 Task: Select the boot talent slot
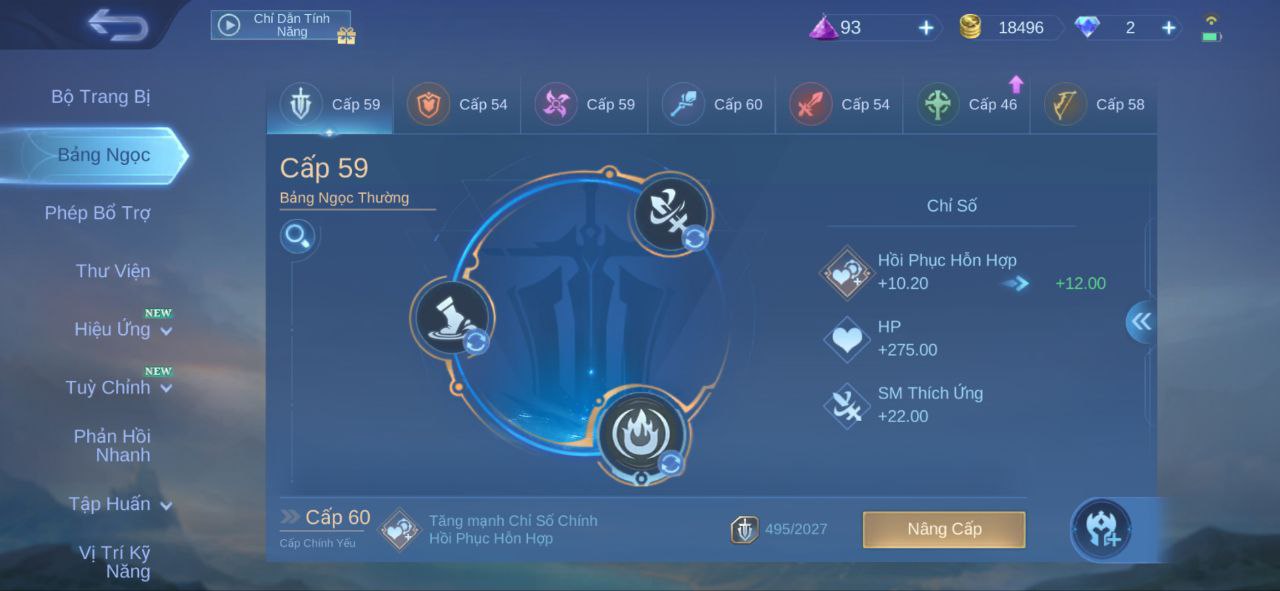[451, 317]
